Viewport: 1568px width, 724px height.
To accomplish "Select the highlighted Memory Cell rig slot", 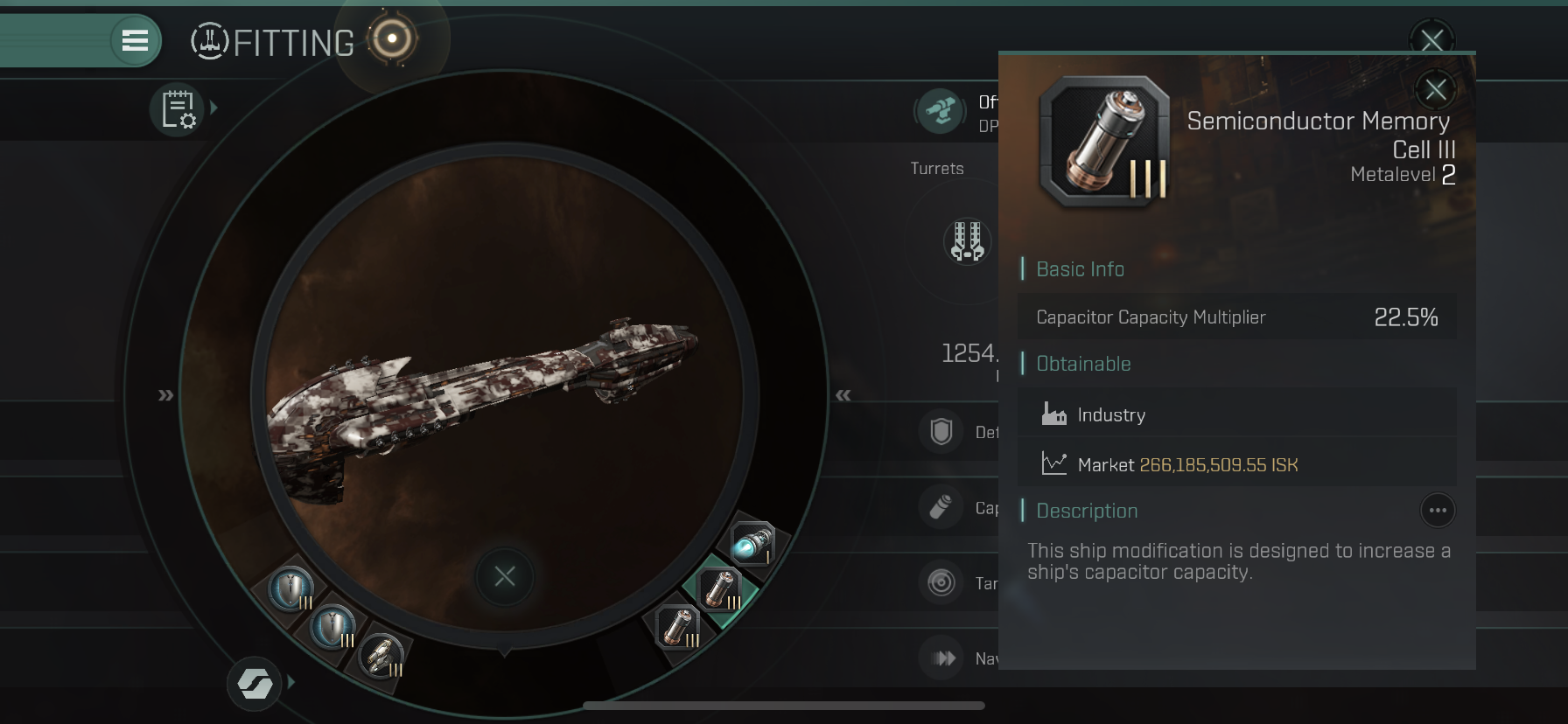I will [721, 589].
